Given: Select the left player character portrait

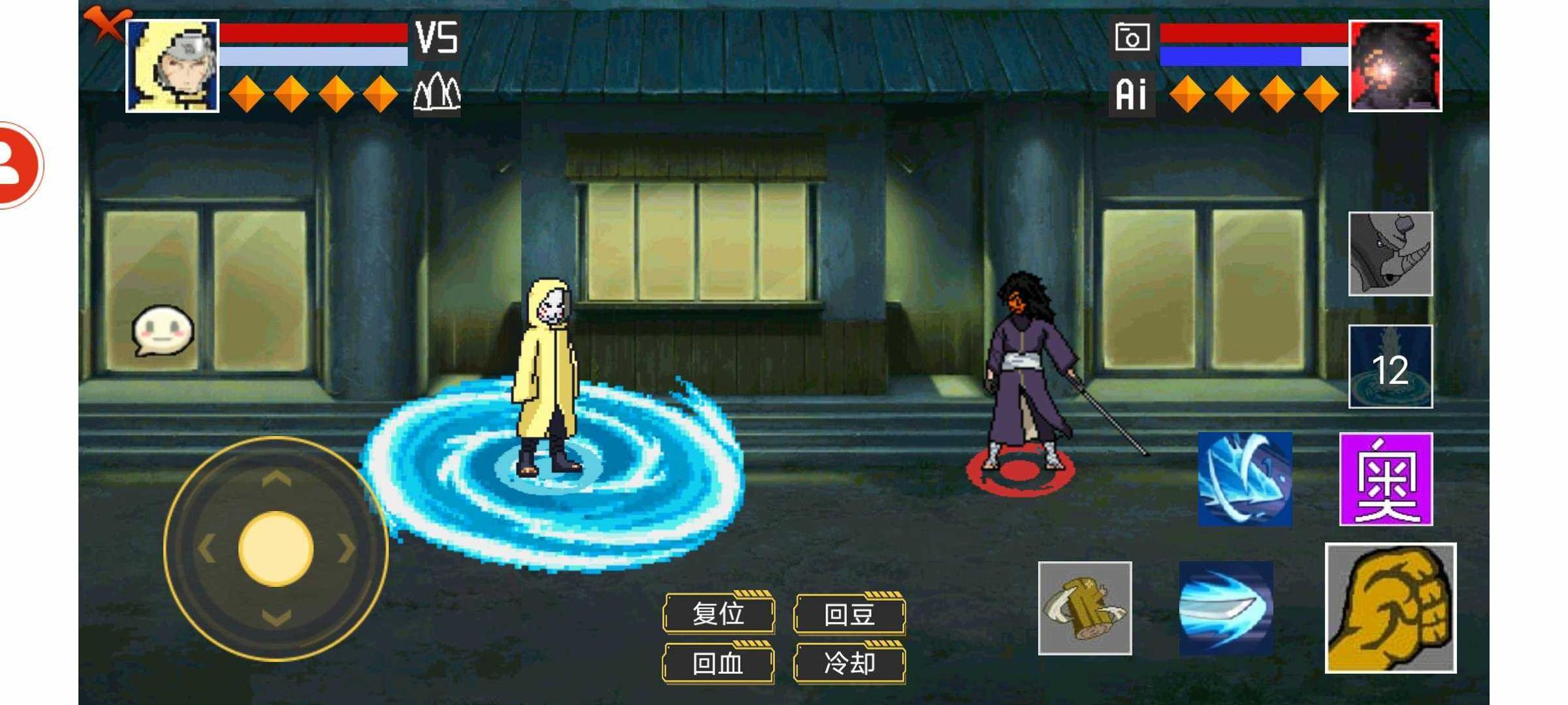Looking at the screenshot, I should pos(170,66).
